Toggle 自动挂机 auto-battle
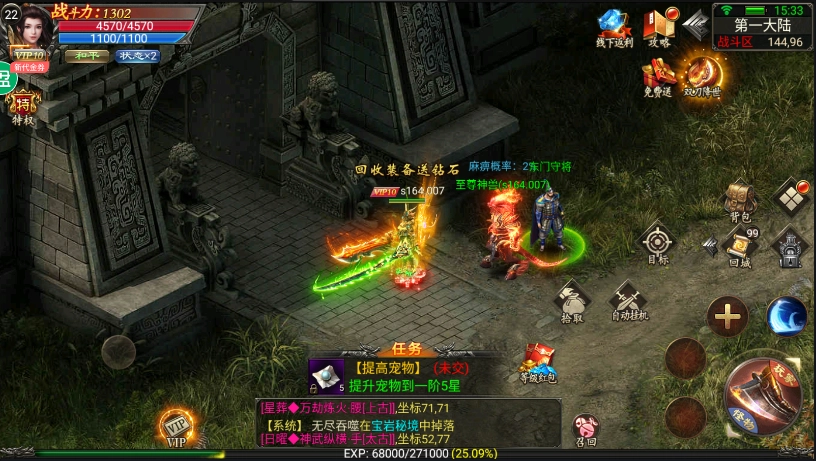The height and width of the screenshot is (461, 816). 629,298
